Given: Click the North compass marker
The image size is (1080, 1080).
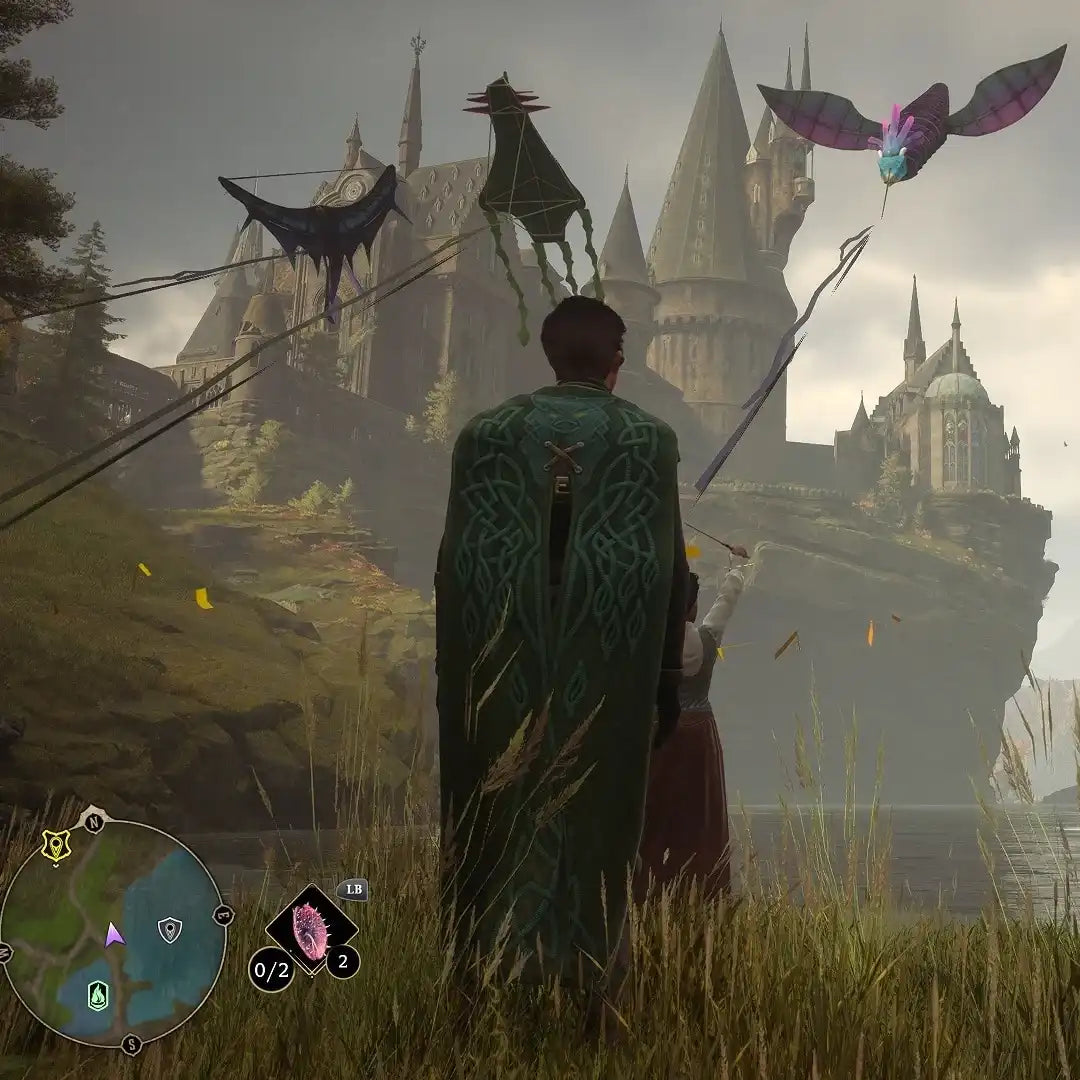Looking at the screenshot, I should point(94,821).
